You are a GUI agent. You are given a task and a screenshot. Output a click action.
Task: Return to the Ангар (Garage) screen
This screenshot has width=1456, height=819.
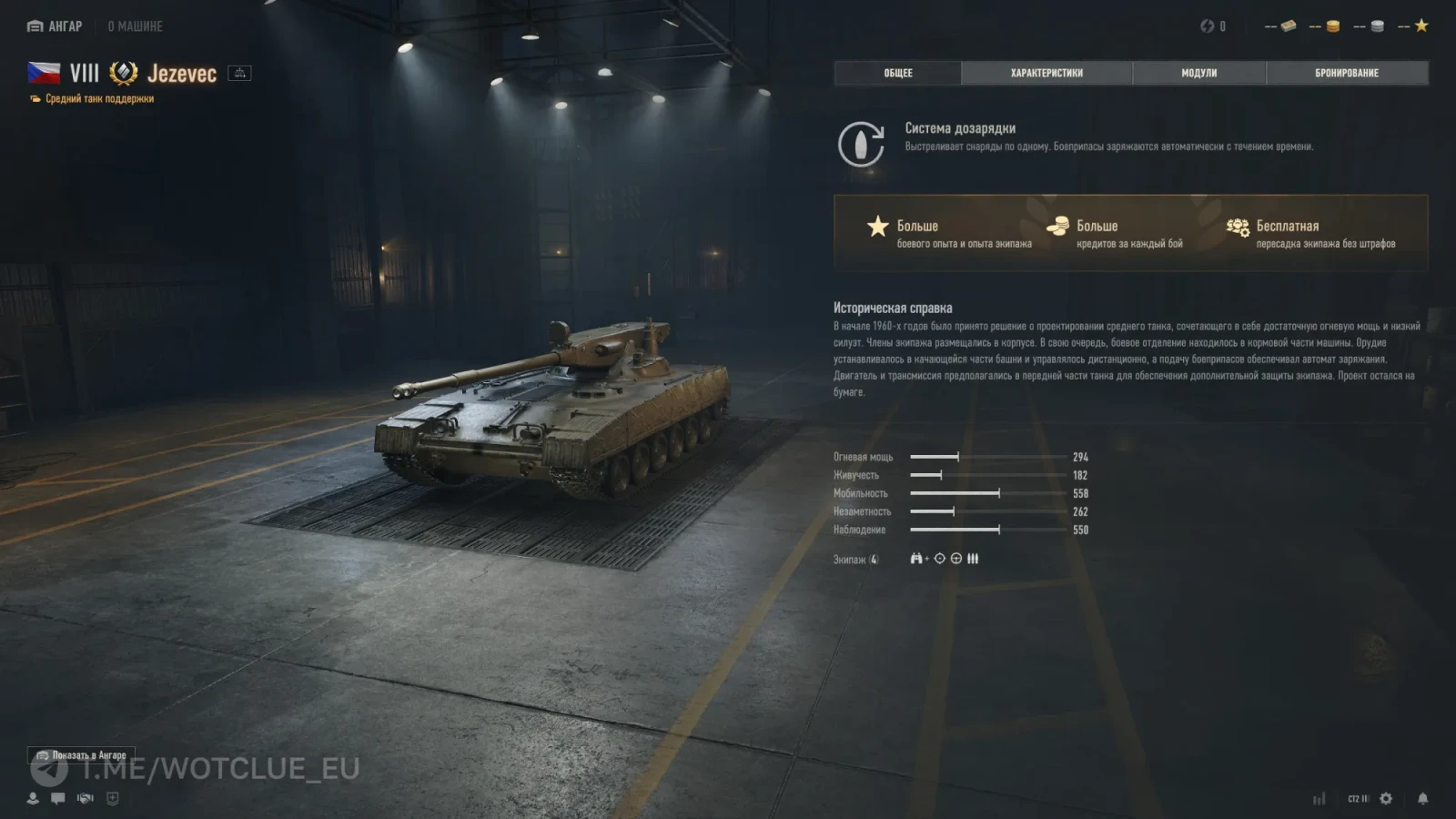[x=56, y=26]
